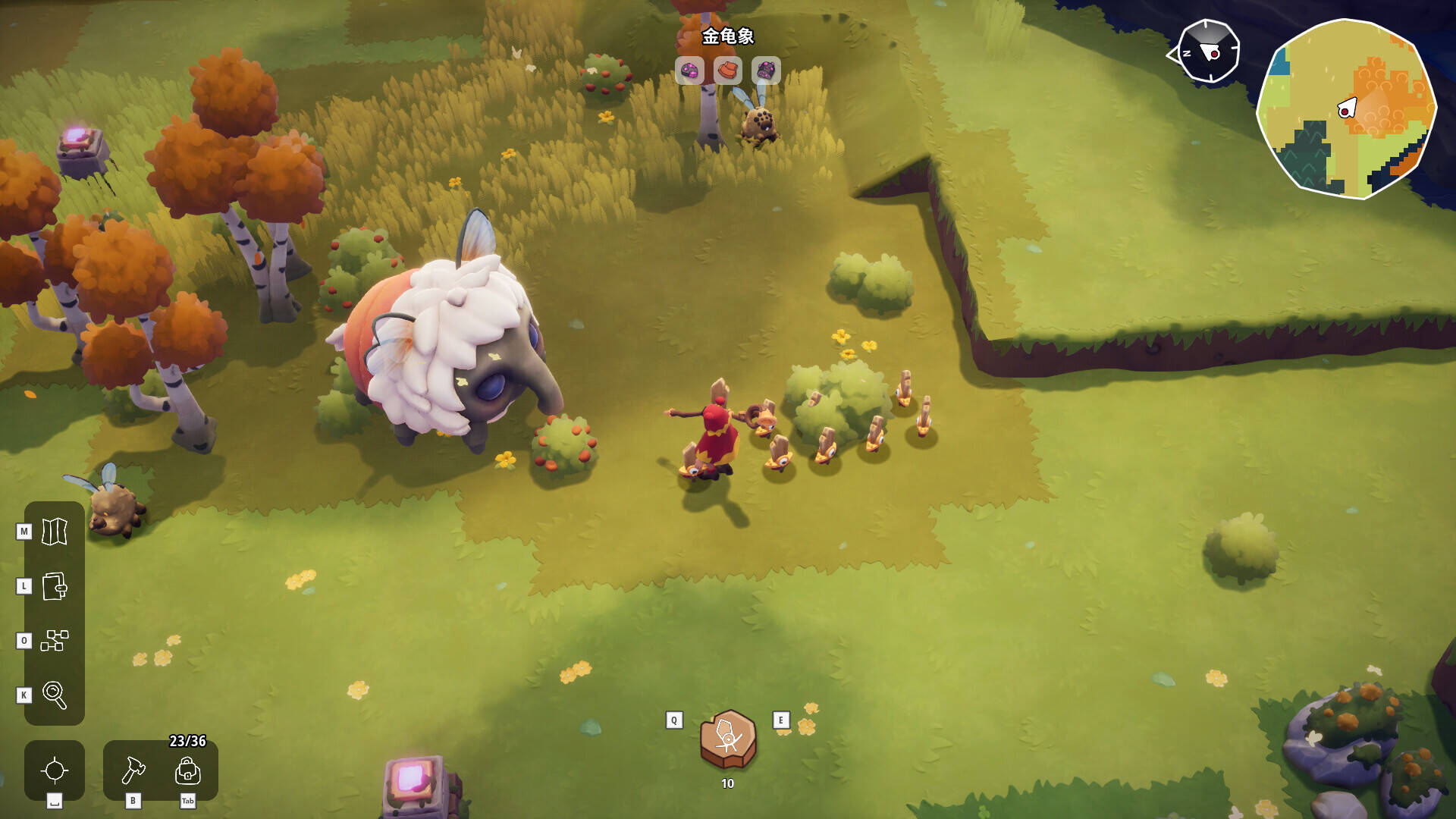Open the map from the side panel

pyautogui.click(x=55, y=532)
